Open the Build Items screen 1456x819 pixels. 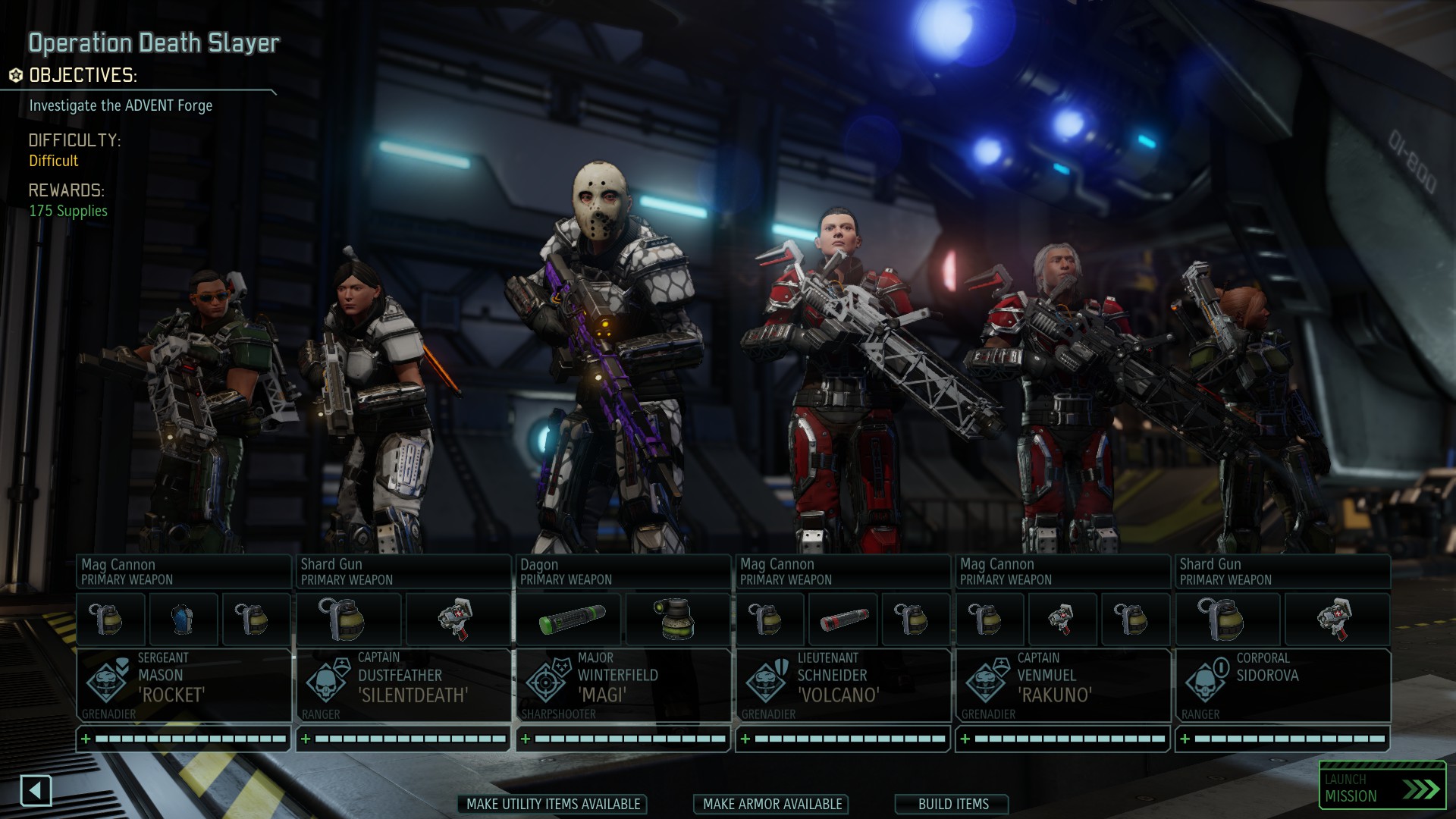(x=952, y=804)
